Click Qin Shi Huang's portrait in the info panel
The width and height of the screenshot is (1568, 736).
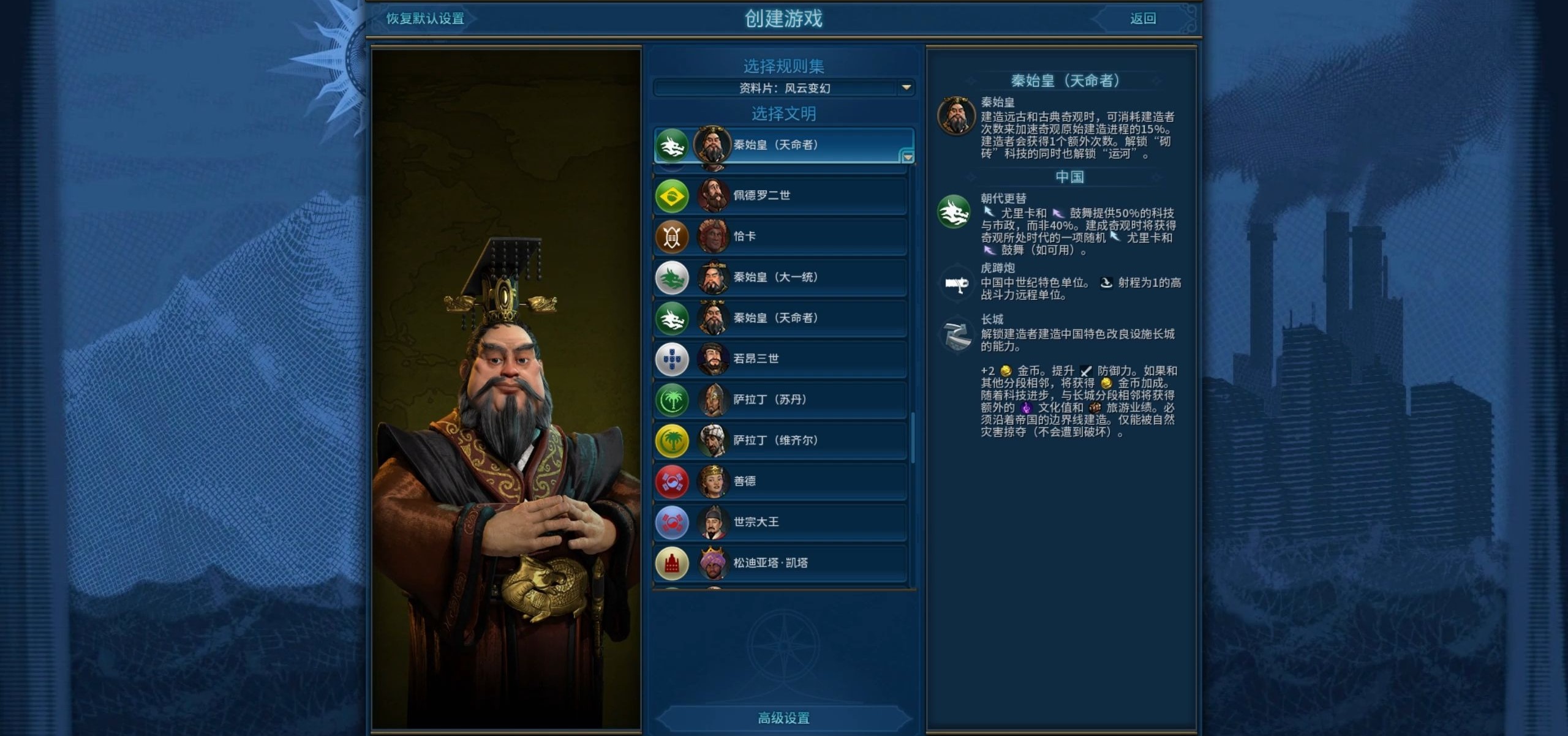[956, 116]
